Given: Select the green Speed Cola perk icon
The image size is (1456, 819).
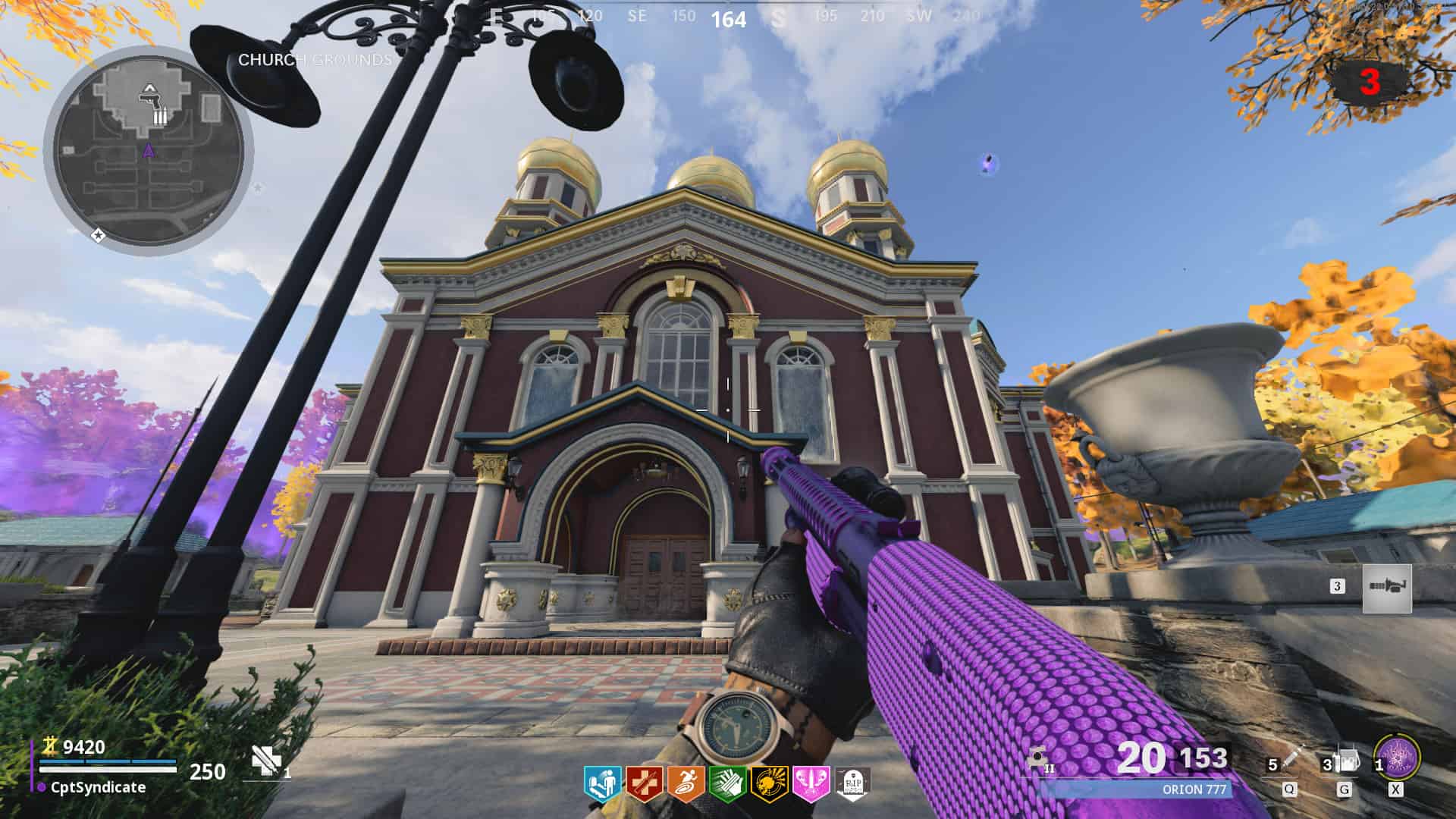Looking at the screenshot, I should (x=727, y=783).
